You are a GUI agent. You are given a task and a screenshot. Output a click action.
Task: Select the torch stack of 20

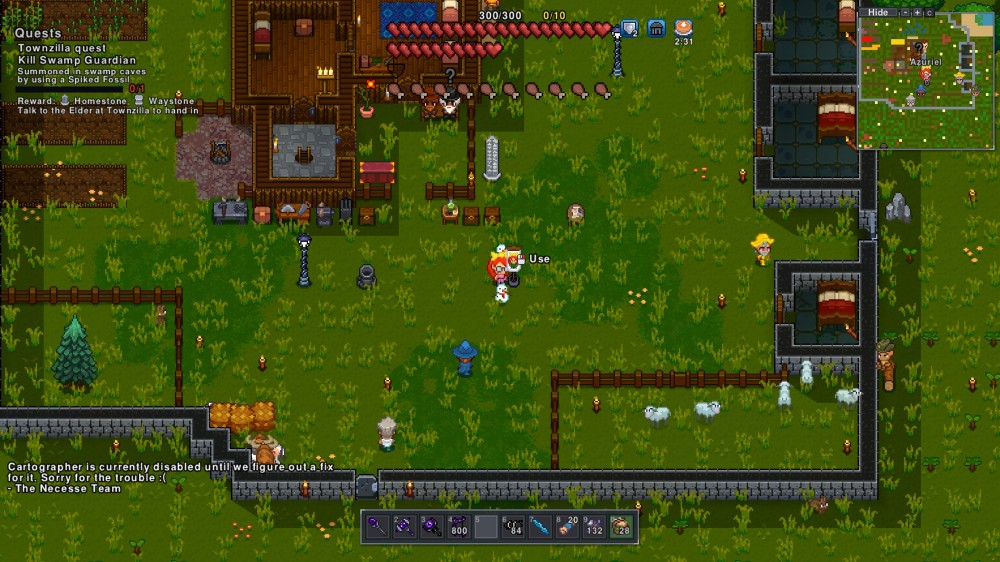click(x=567, y=526)
